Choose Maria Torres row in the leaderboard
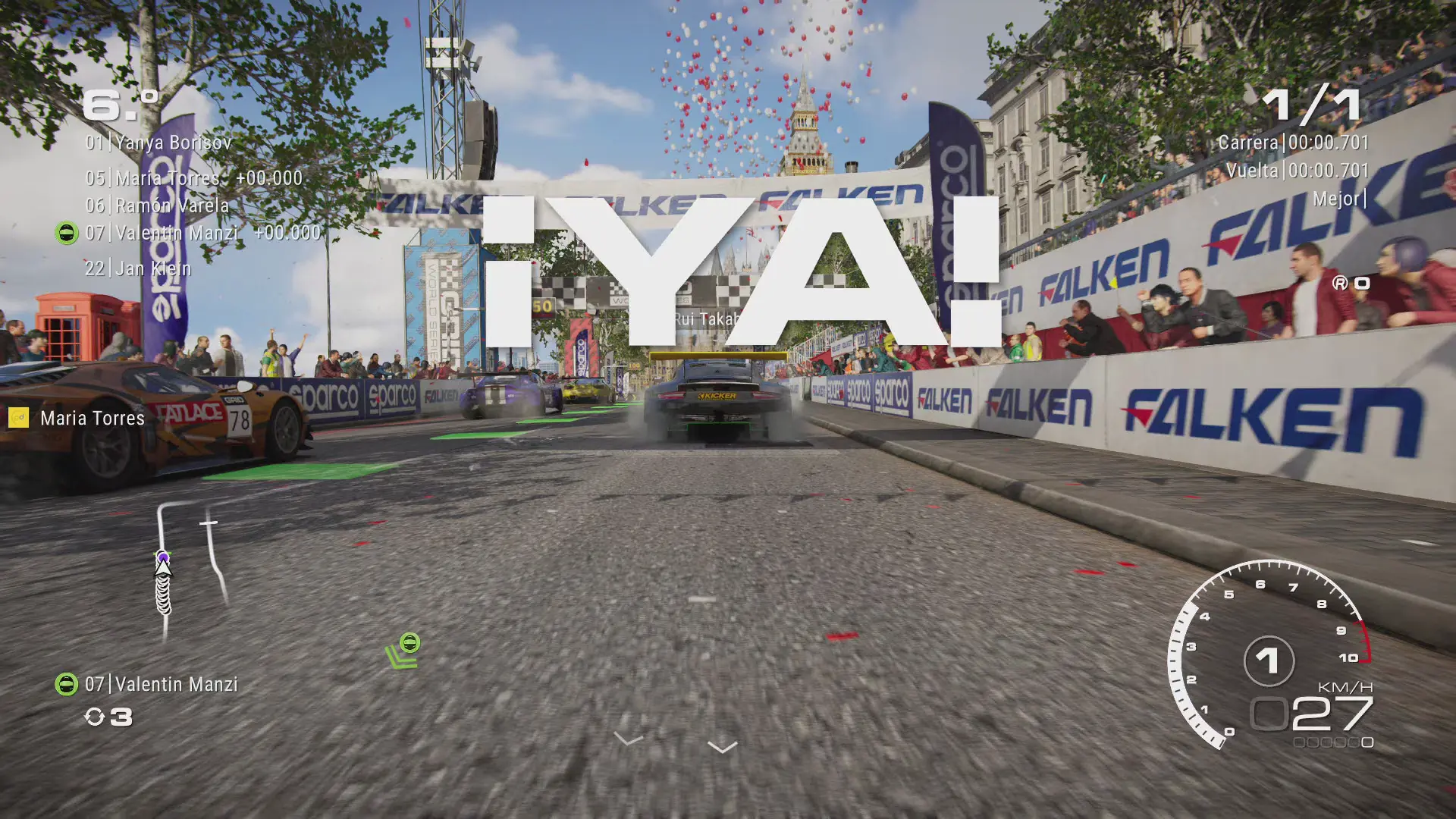 (193, 178)
